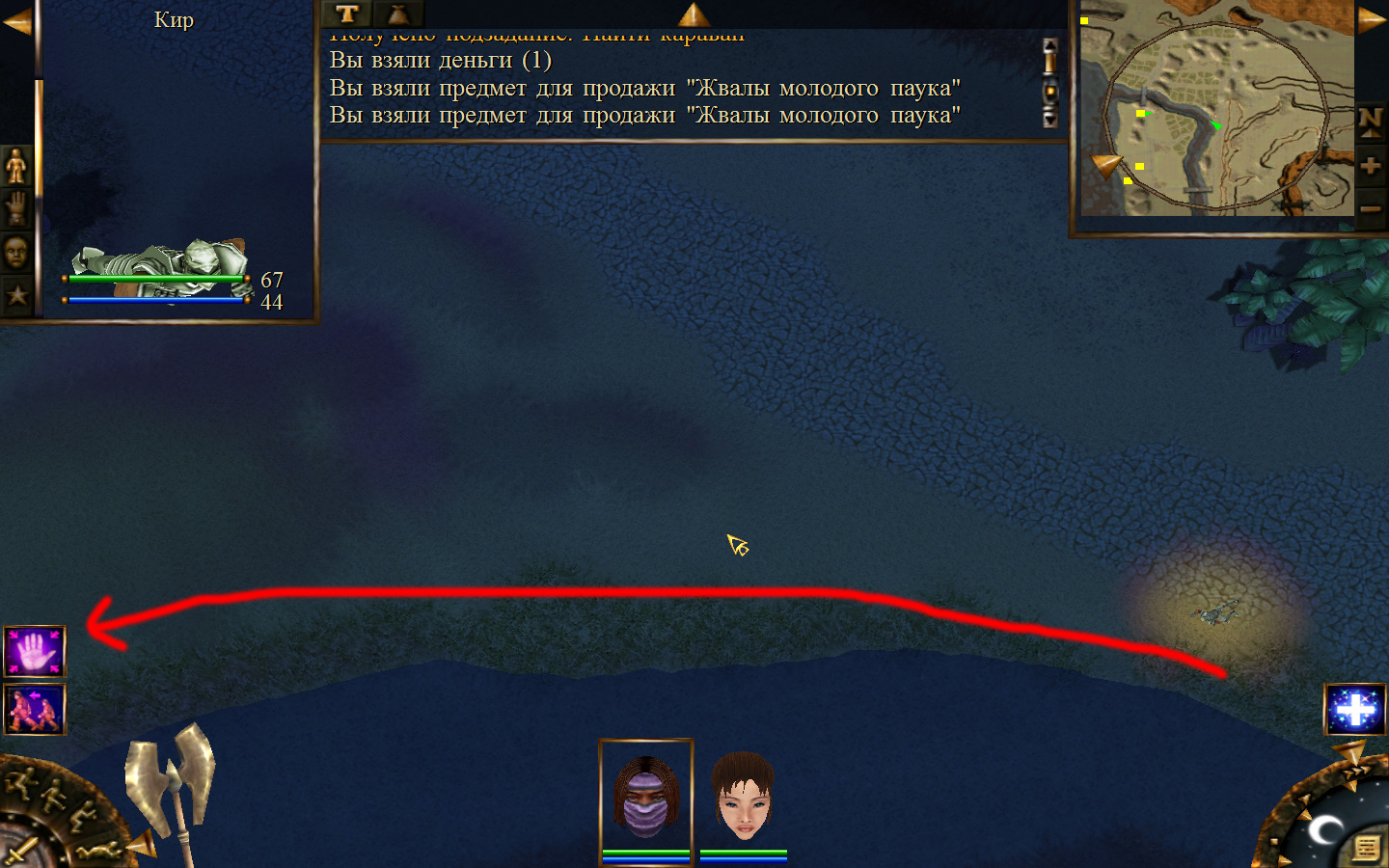This screenshot has height=868, width=1389.
Task: Show the face tab in character panel
Action: 16,253
